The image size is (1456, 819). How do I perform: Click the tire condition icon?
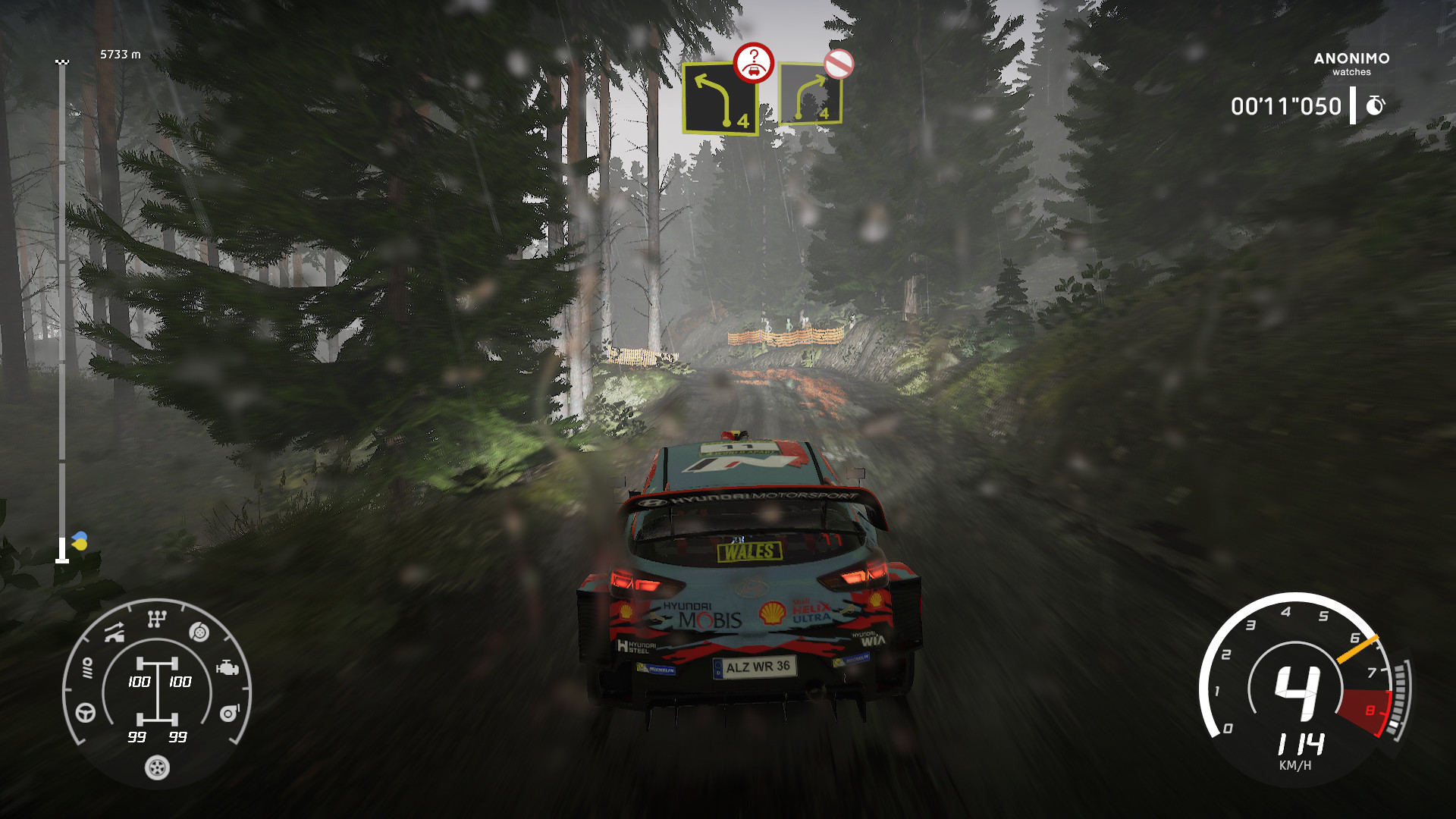point(156,767)
